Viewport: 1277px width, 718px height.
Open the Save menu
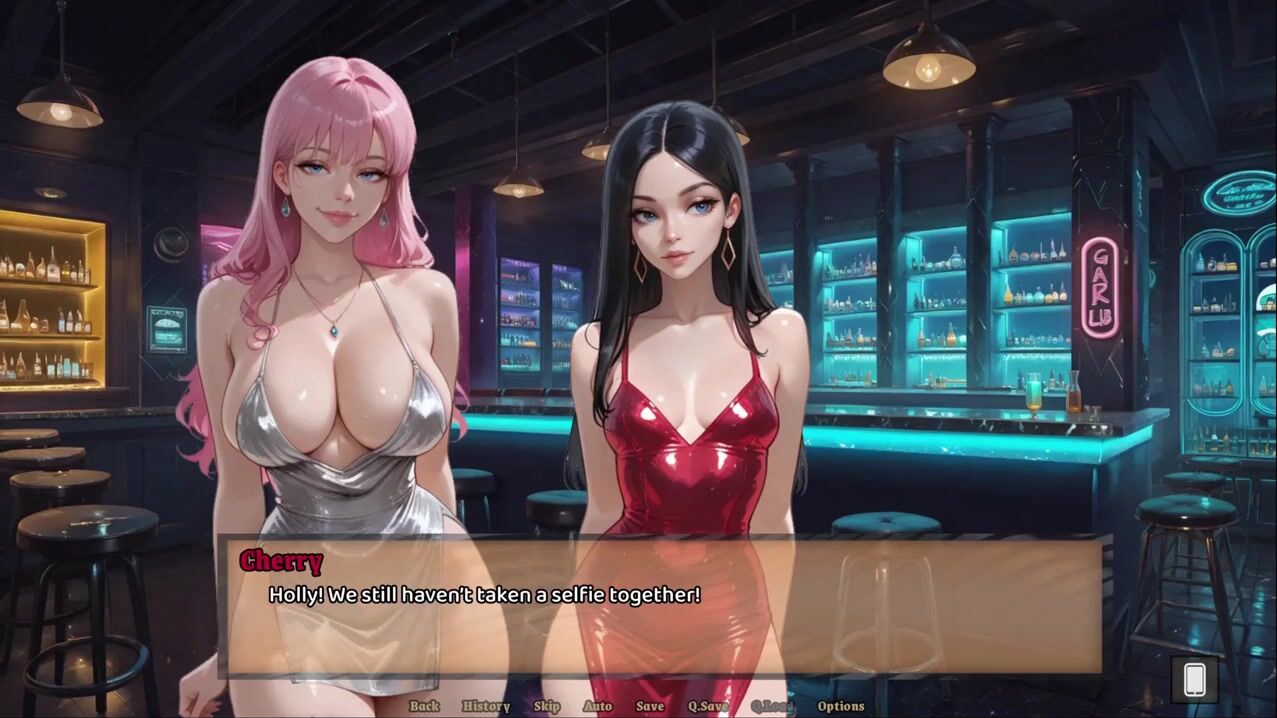[x=650, y=706]
